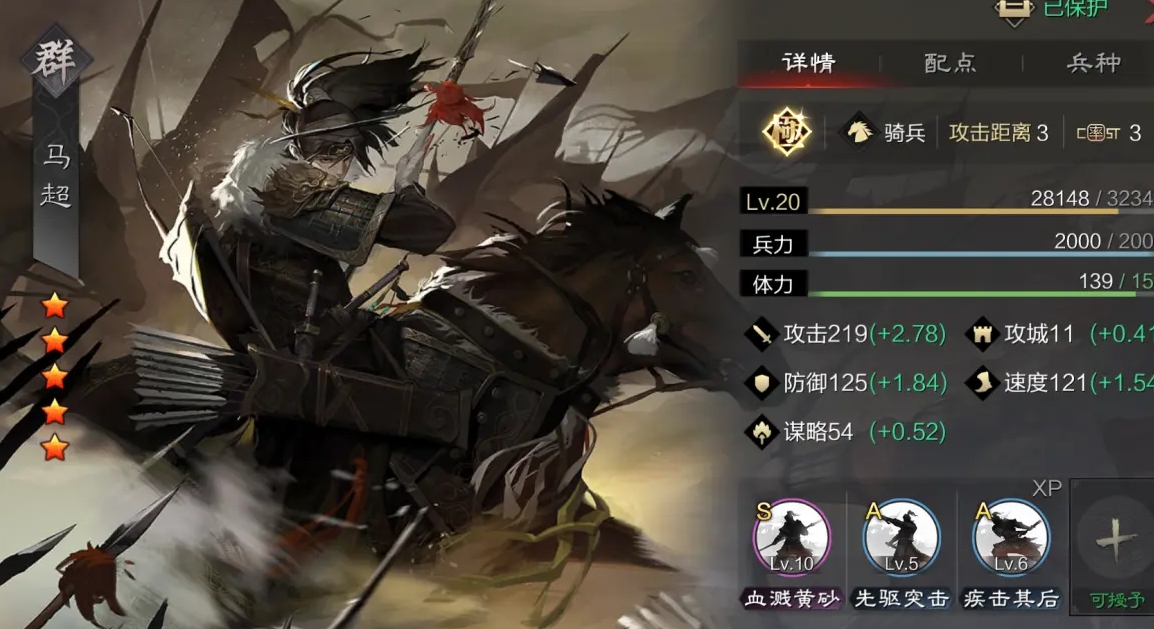Select the 先驱突击 skill icon
This screenshot has height=629, width=1154.
[x=901, y=539]
